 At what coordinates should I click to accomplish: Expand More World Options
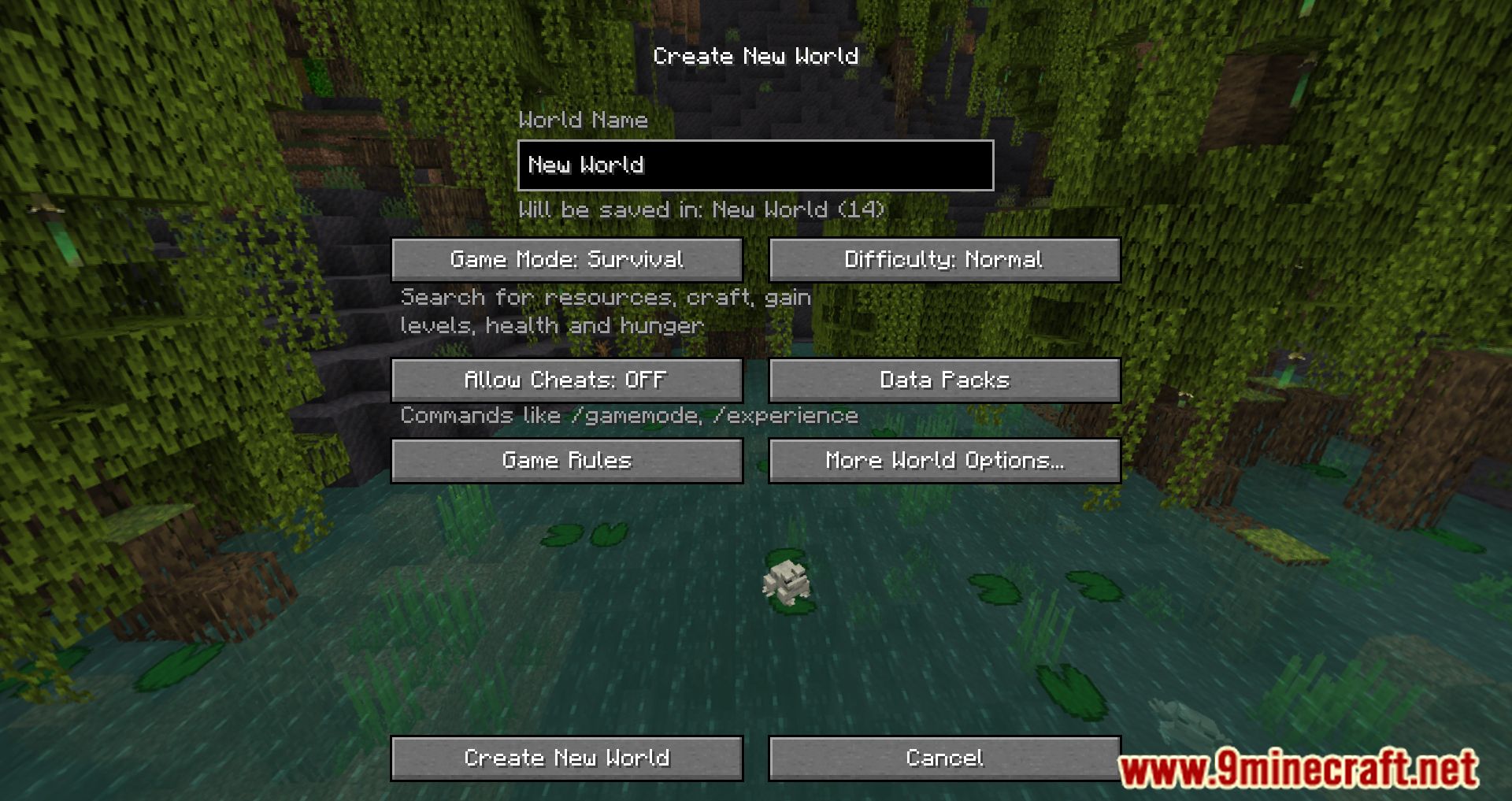pyautogui.click(x=944, y=461)
